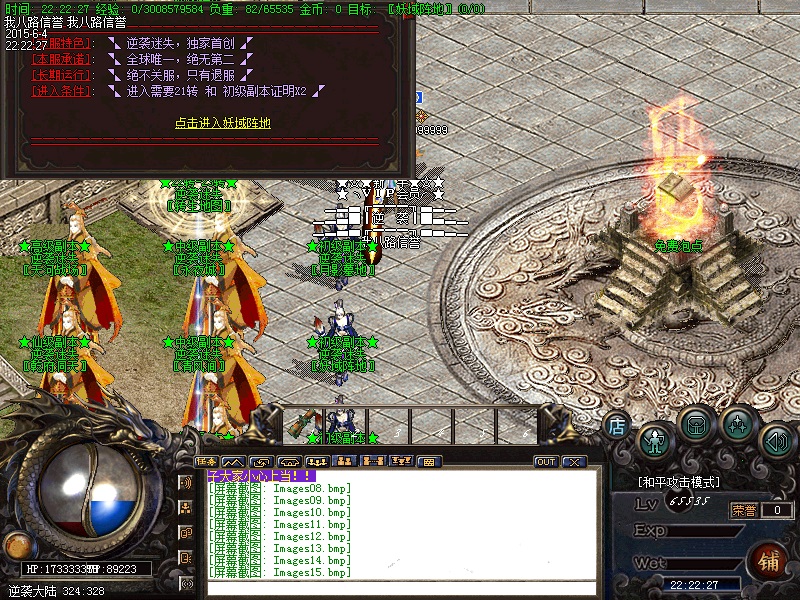The height and width of the screenshot is (600, 800).
Task: Toggle sound with the speaker icon
Action: click(x=777, y=439)
